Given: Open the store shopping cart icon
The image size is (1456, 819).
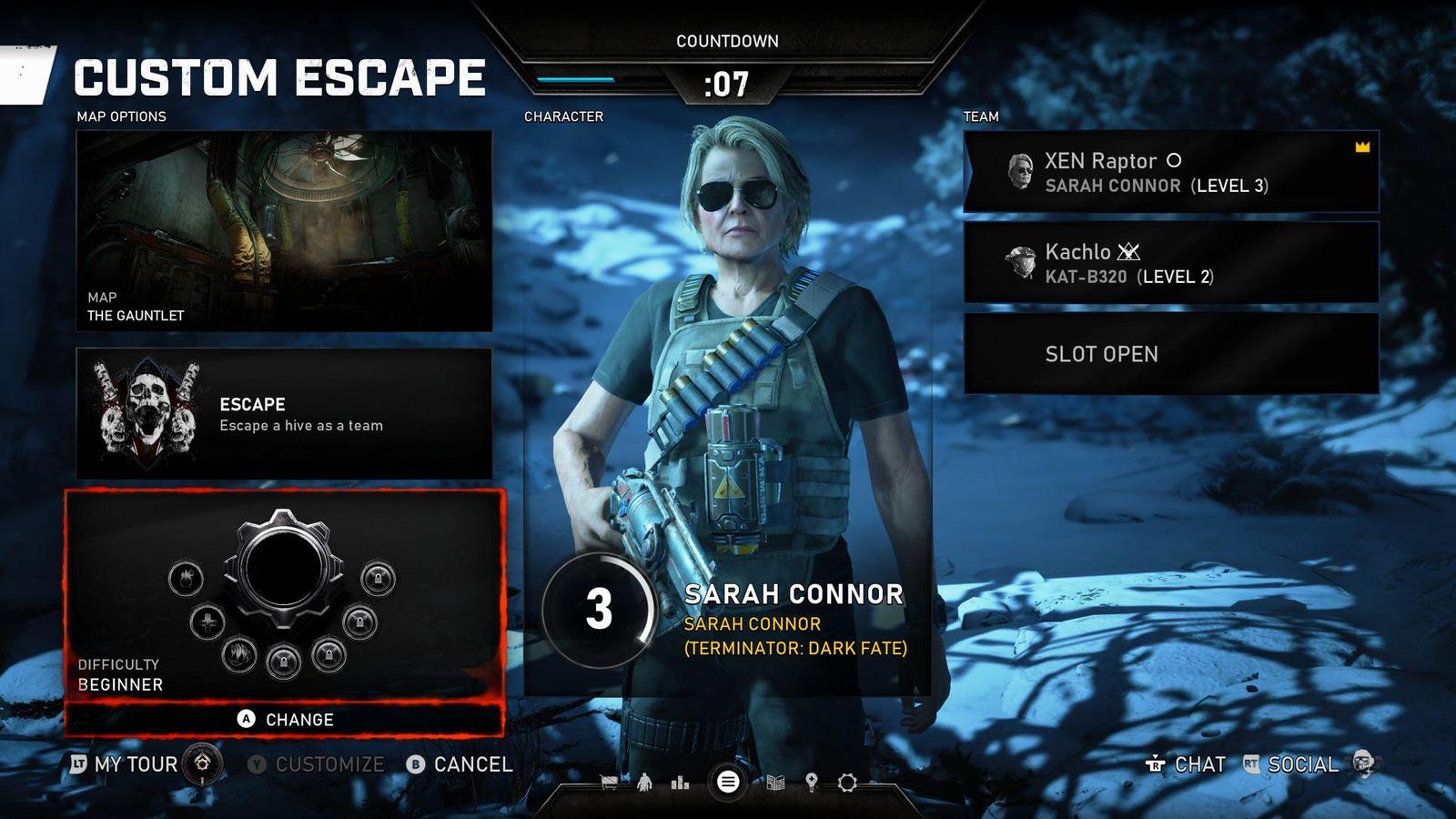Looking at the screenshot, I should click(x=609, y=782).
